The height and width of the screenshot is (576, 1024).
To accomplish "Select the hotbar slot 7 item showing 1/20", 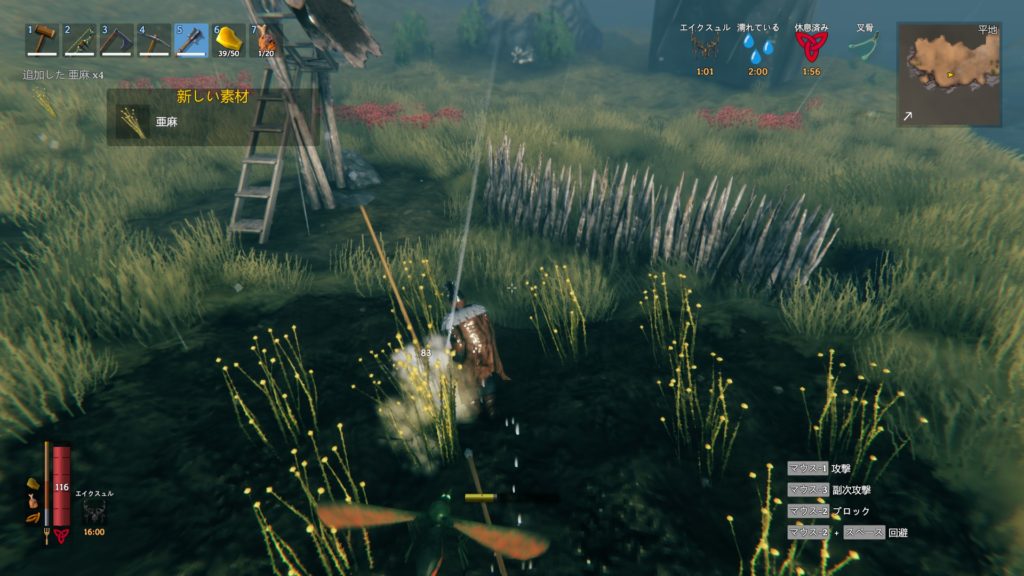I will [x=265, y=41].
